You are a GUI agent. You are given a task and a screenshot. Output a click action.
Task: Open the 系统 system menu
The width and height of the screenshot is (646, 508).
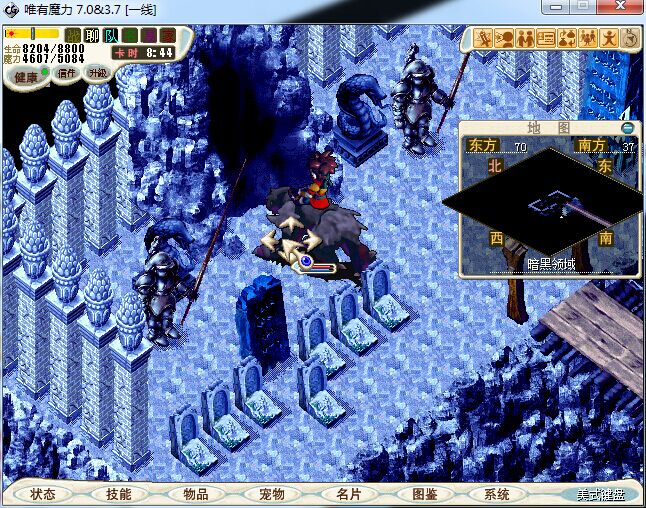(x=497, y=494)
